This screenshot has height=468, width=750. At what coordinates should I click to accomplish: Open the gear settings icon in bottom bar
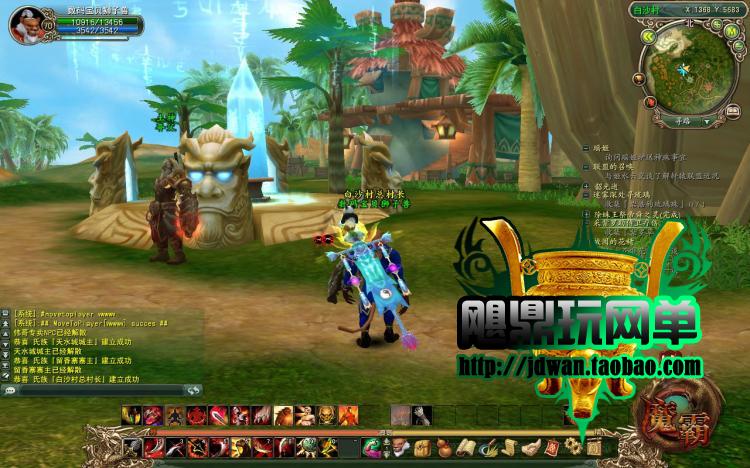point(573,446)
